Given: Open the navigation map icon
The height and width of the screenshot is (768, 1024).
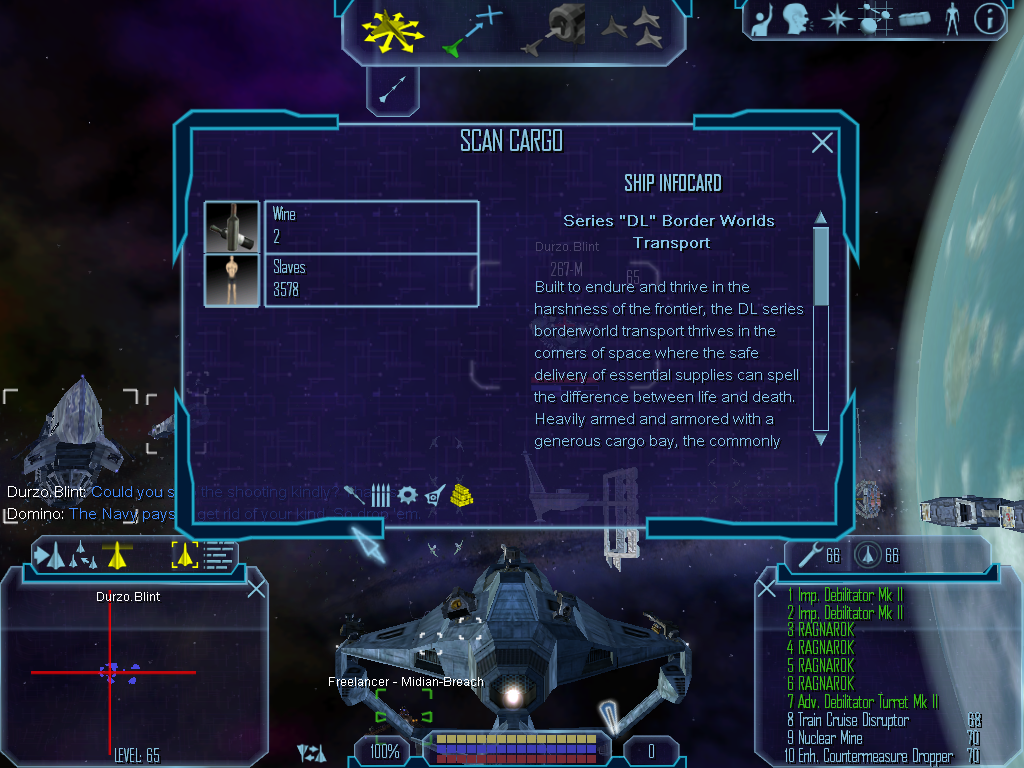Looking at the screenshot, I should click(875, 18).
